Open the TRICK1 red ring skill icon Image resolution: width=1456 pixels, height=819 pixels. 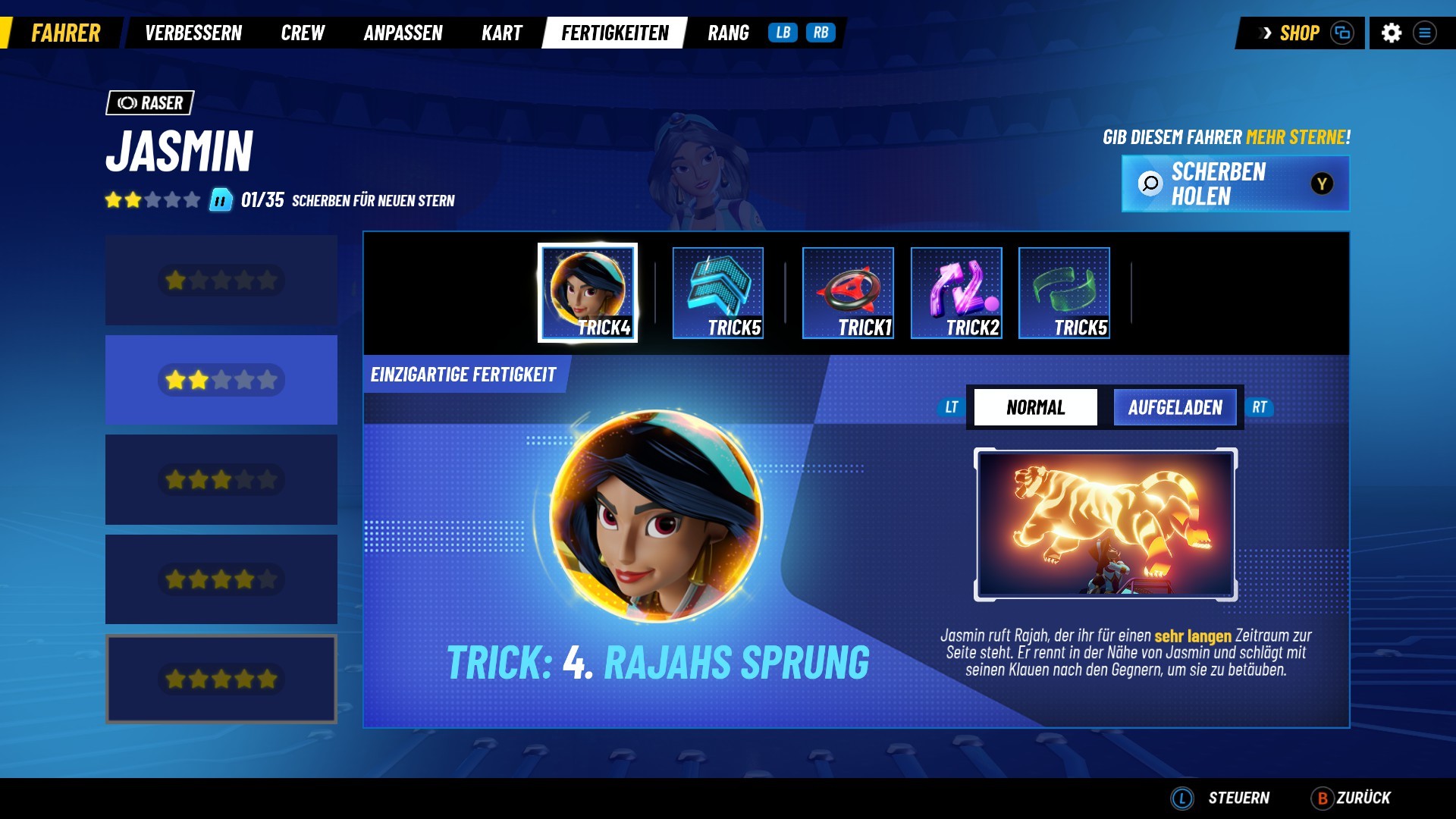[848, 292]
